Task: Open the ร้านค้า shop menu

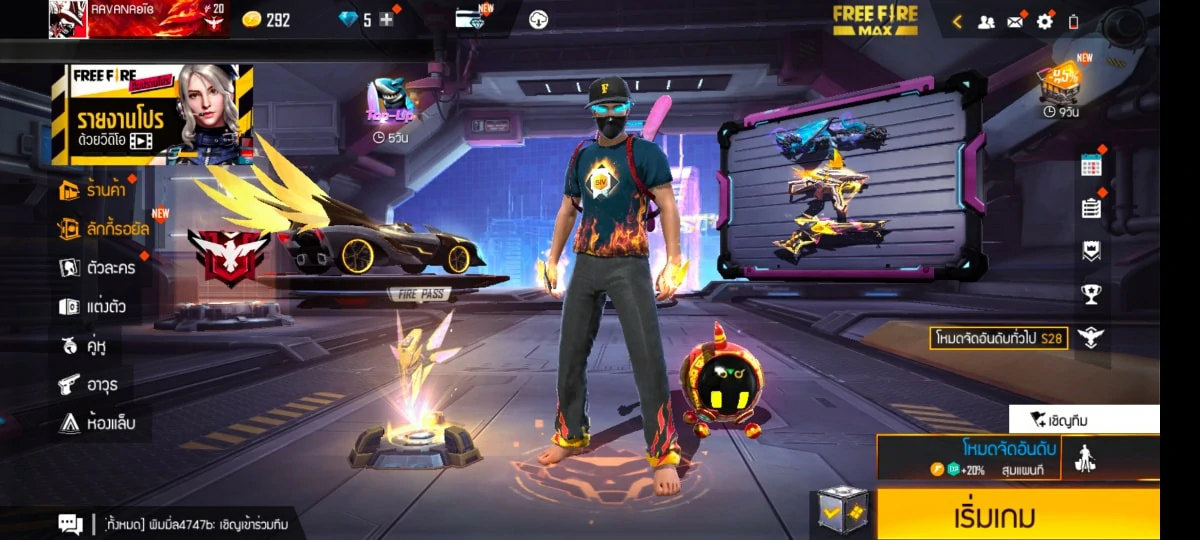Action: [96, 189]
